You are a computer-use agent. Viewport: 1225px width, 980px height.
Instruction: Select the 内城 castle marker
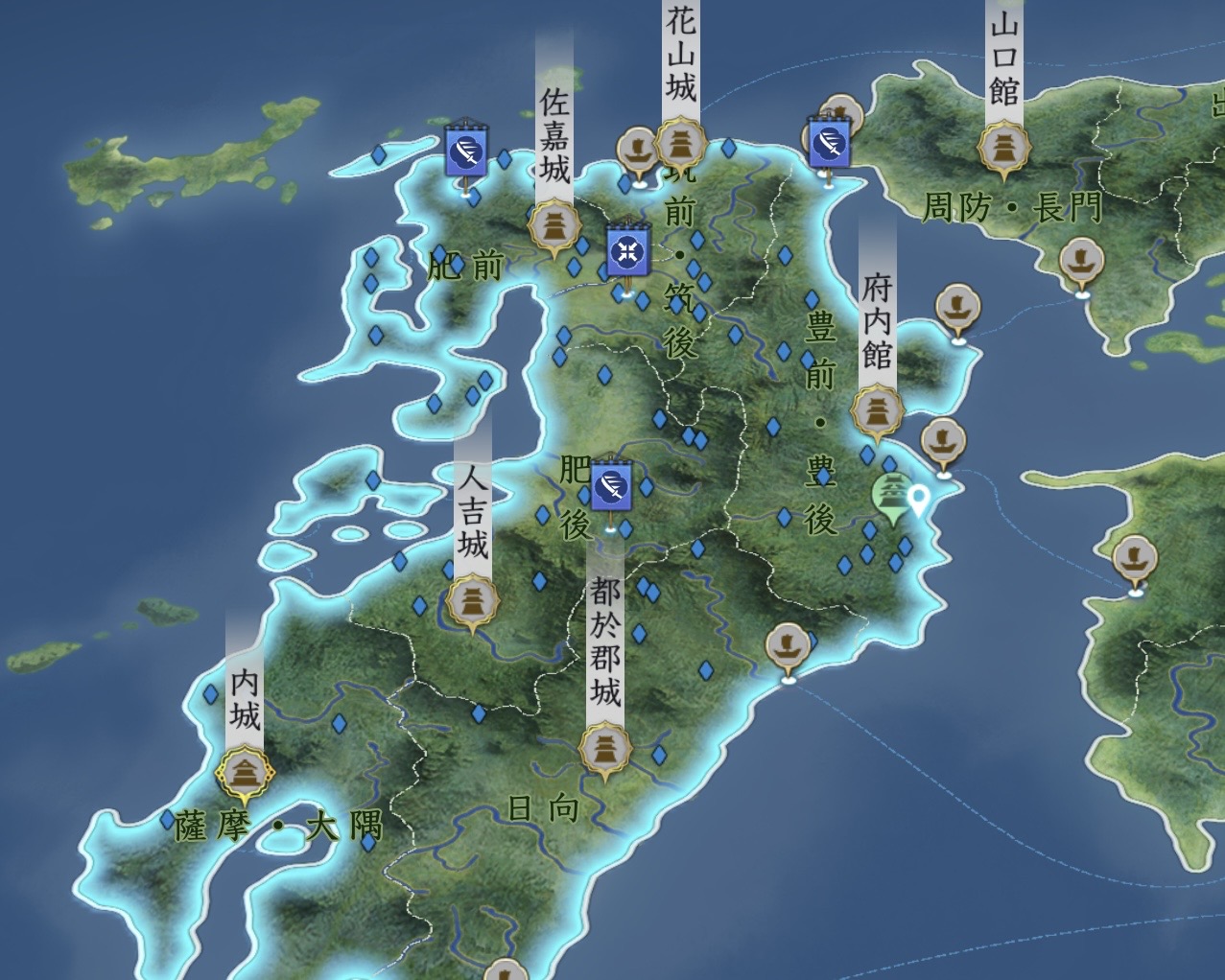pyautogui.click(x=245, y=771)
